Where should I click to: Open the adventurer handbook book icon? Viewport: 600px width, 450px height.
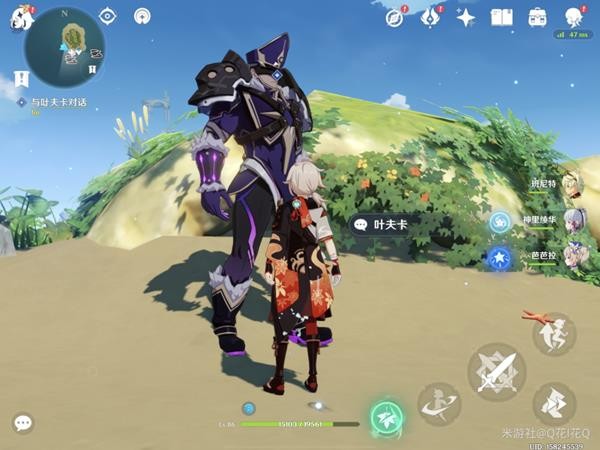[502, 17]
